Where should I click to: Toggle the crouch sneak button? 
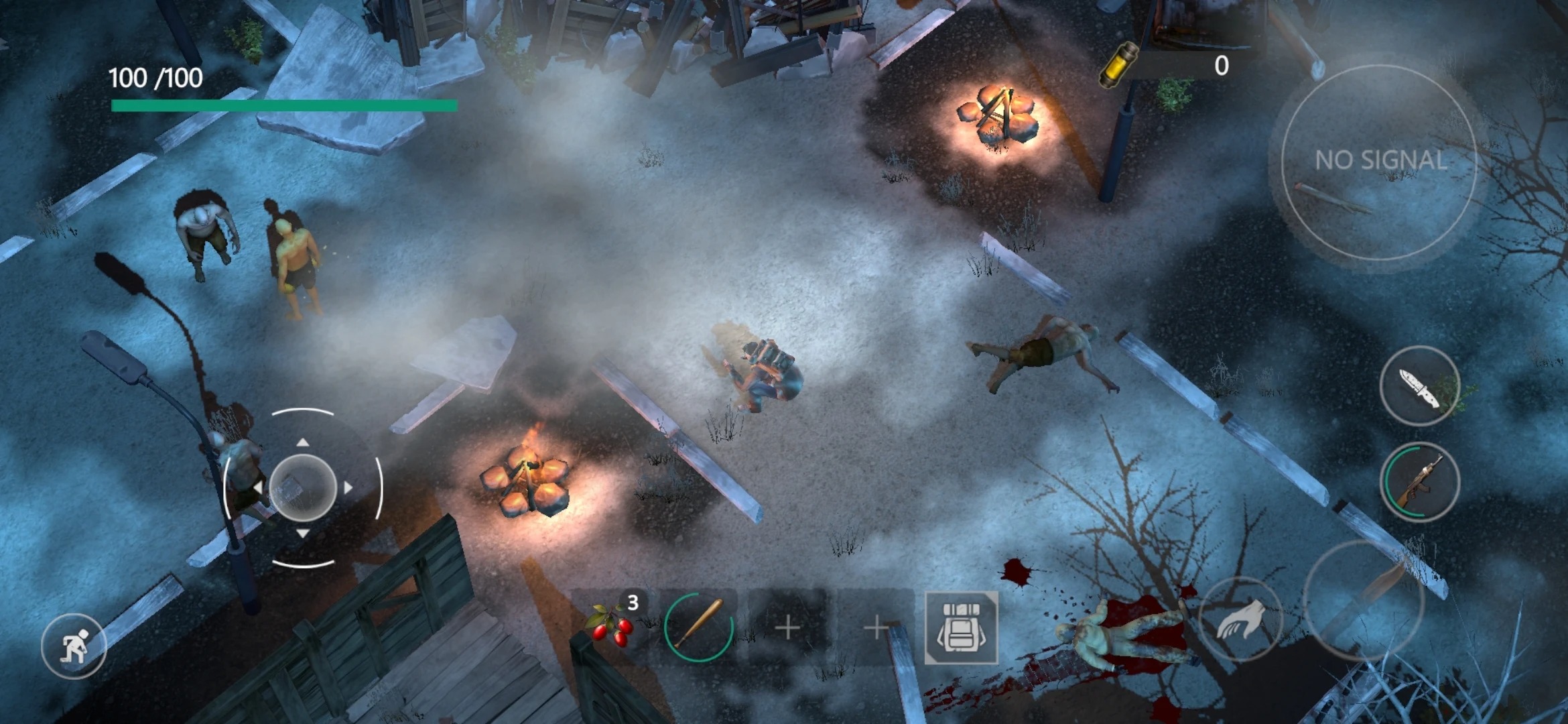click(73, 646)
